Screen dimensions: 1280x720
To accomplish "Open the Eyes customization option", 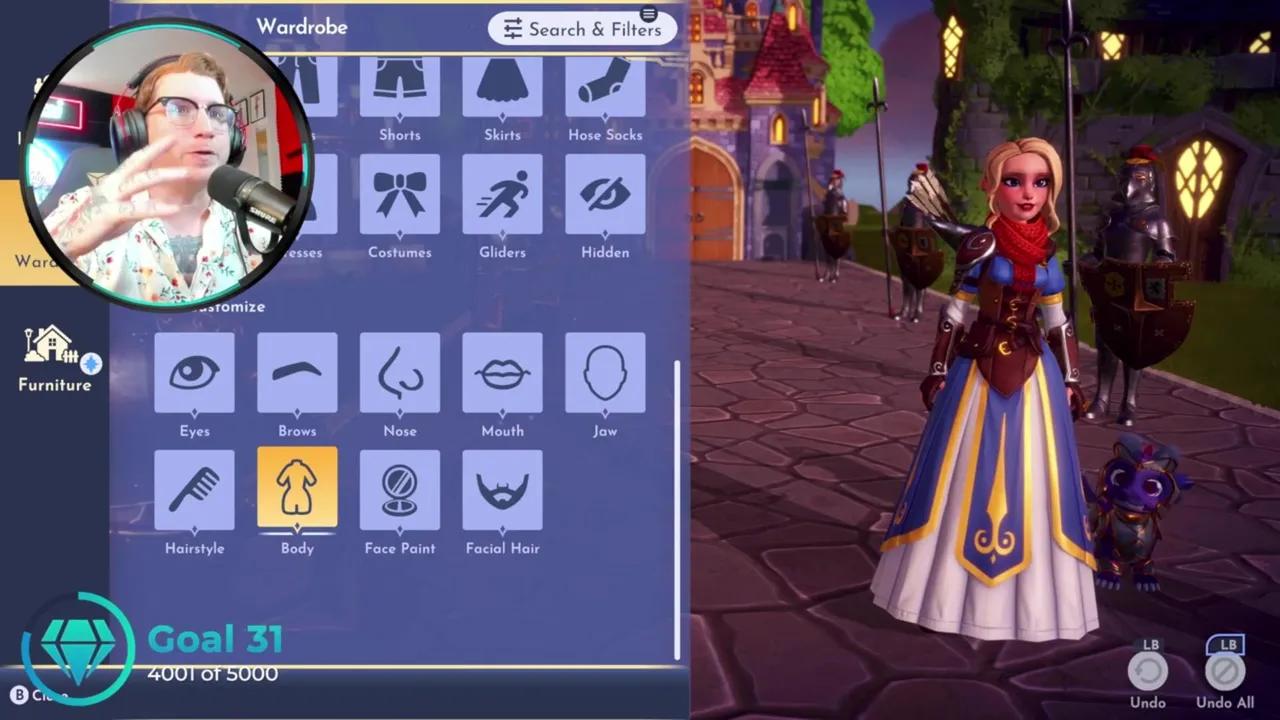I will (195, 375).
